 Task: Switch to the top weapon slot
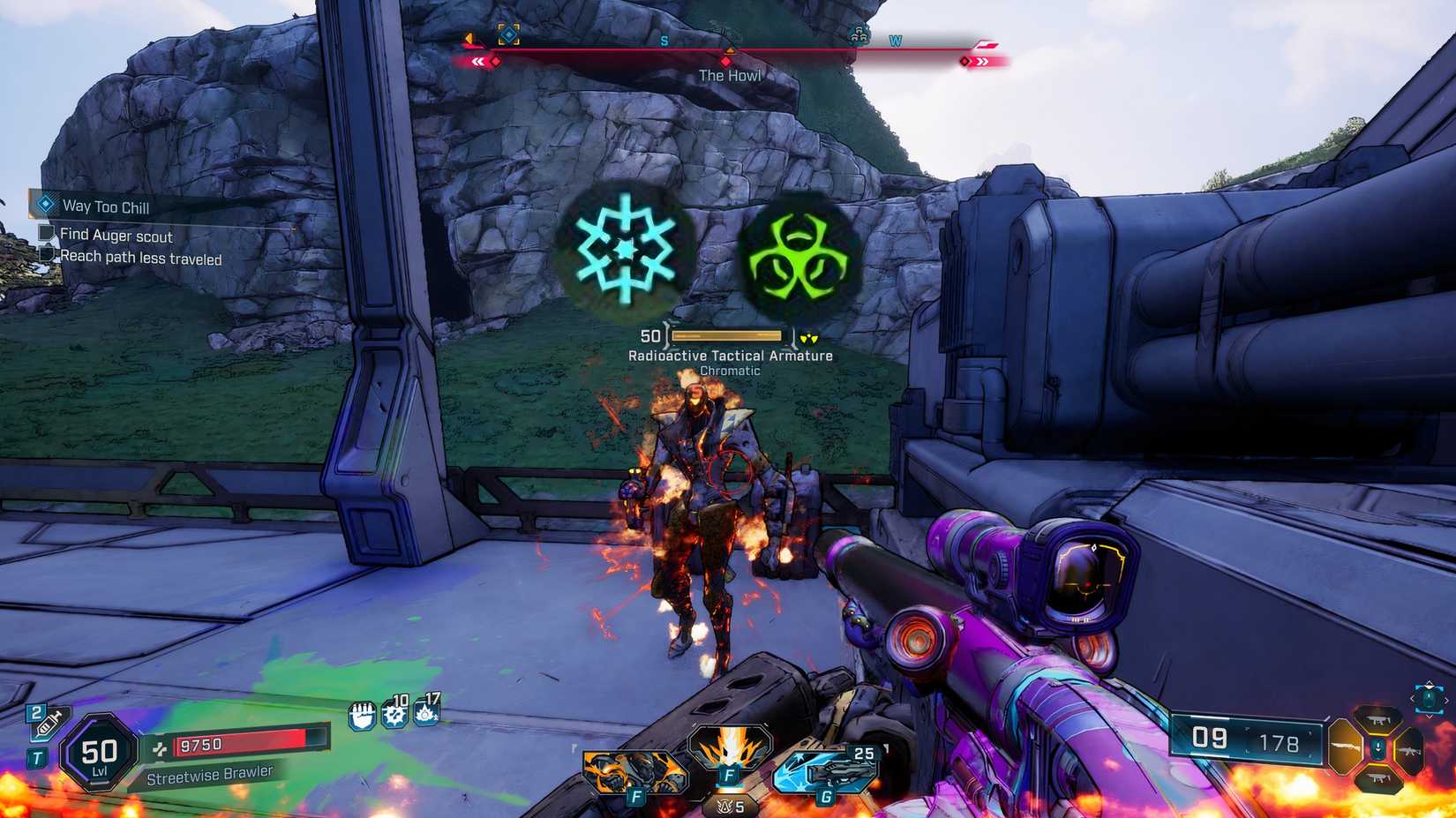1378,719
